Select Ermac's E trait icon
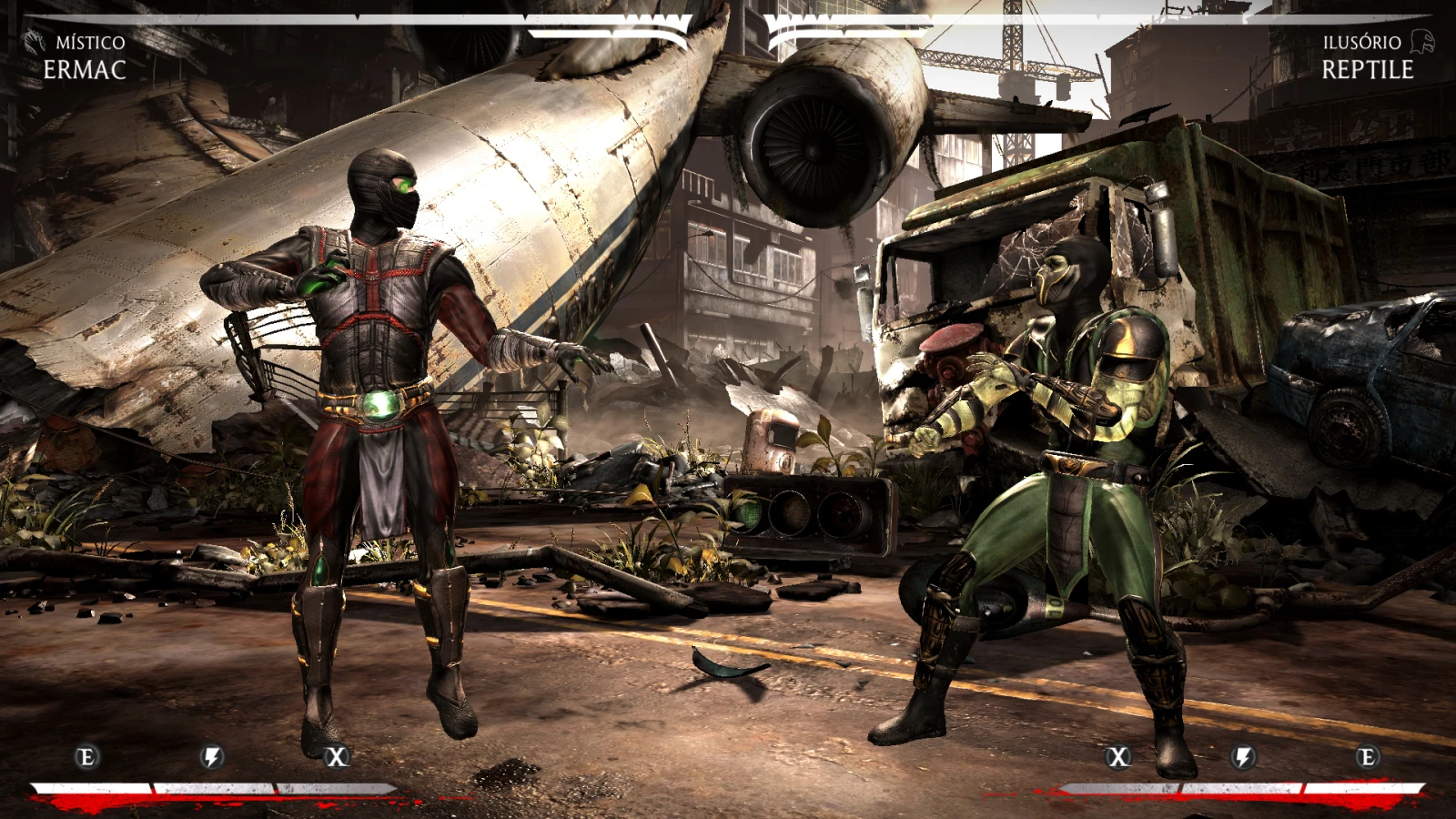 pos(86,756)
